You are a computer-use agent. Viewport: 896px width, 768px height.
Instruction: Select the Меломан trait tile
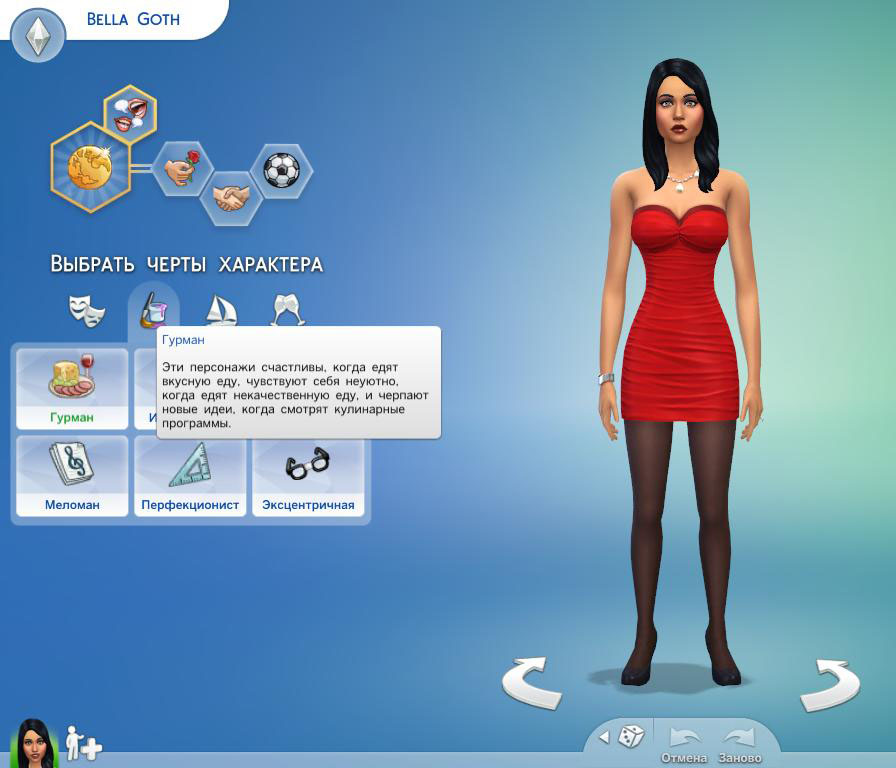[72, 476]
